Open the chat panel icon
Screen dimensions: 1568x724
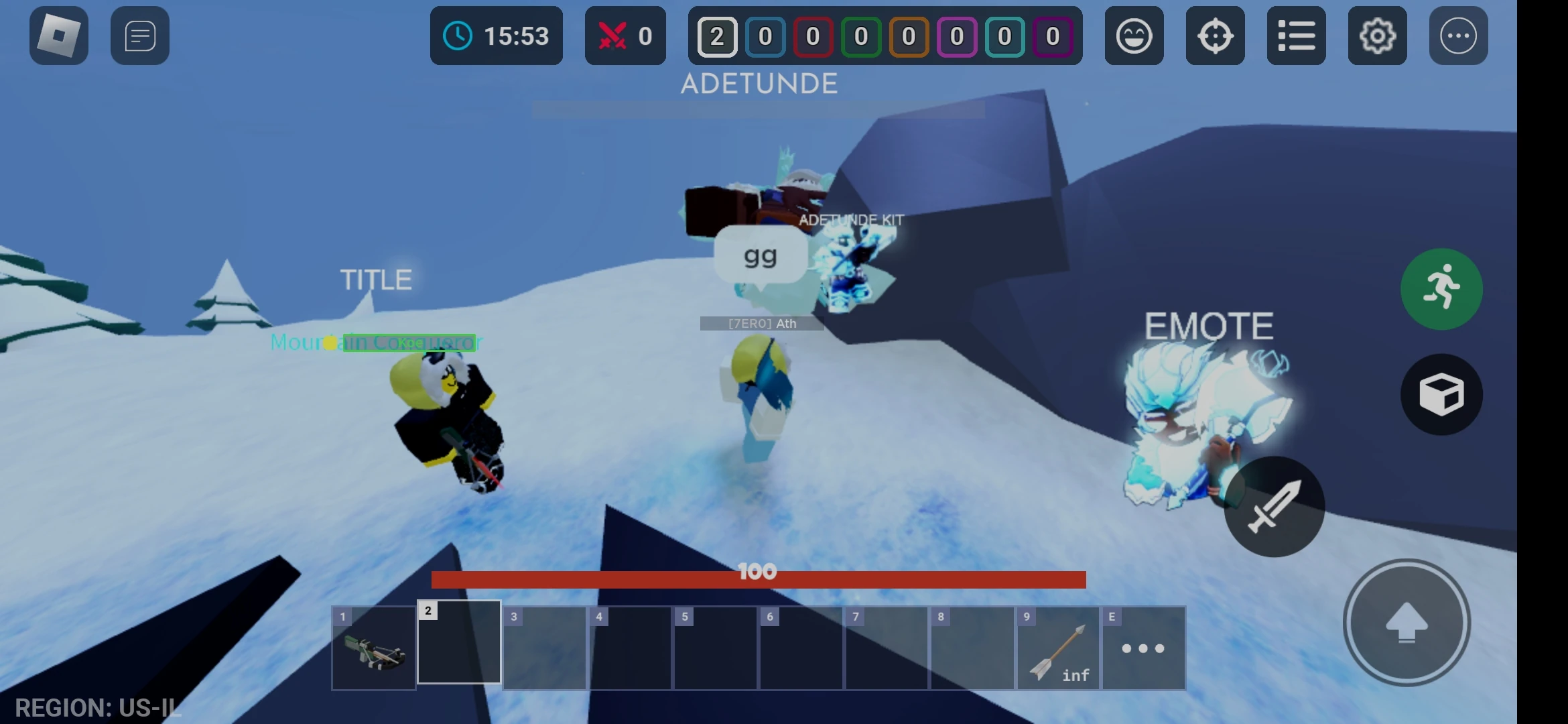(139, 36)
